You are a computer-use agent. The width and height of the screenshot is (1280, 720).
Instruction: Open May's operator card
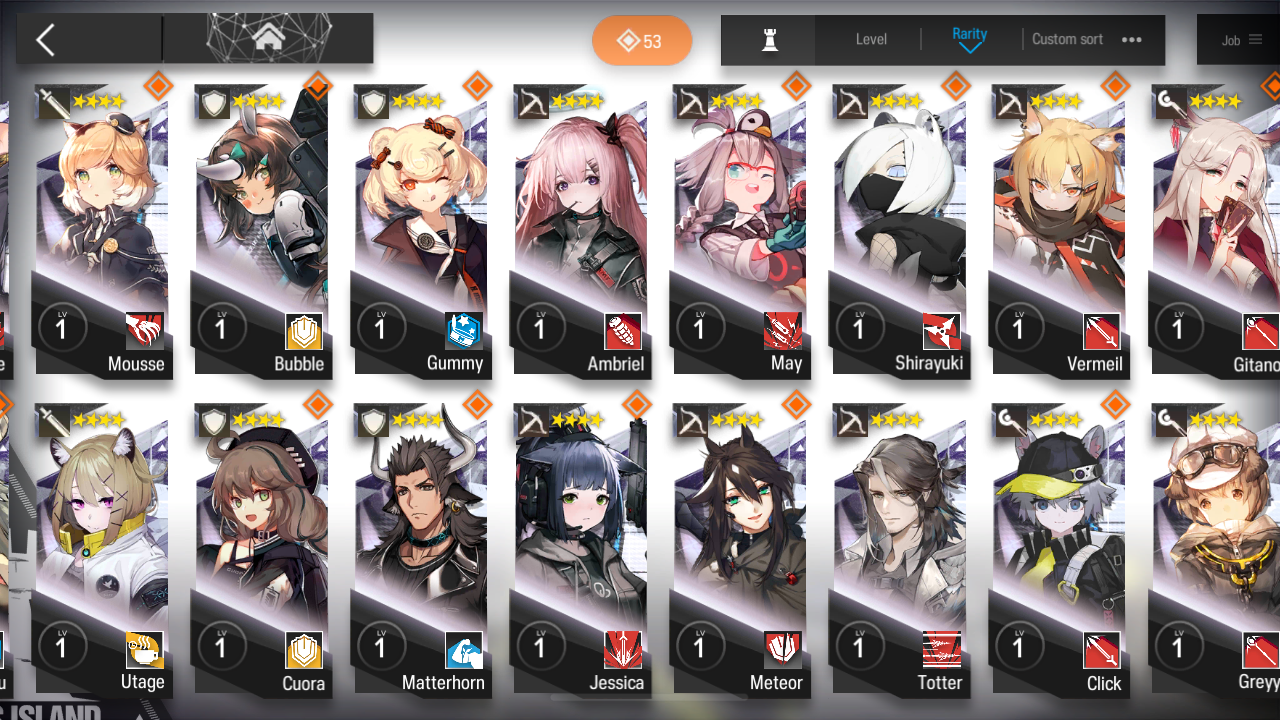pyautogui.click(x=740, y=230)
